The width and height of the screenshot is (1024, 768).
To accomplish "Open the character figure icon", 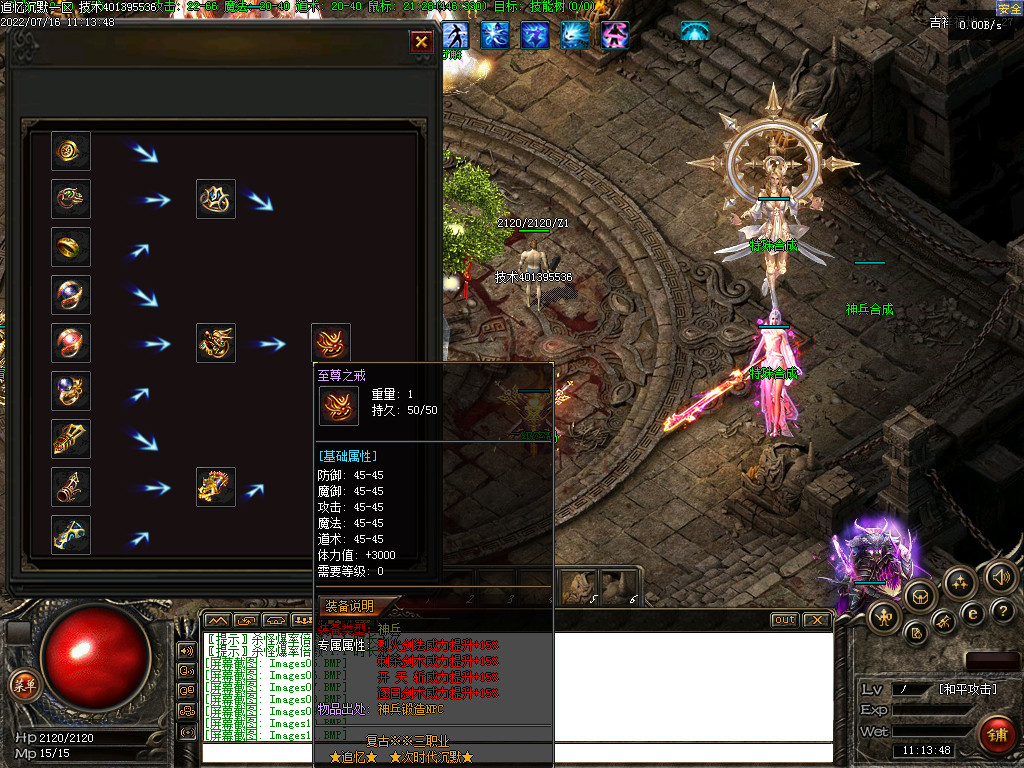I will tap(885, 616).
